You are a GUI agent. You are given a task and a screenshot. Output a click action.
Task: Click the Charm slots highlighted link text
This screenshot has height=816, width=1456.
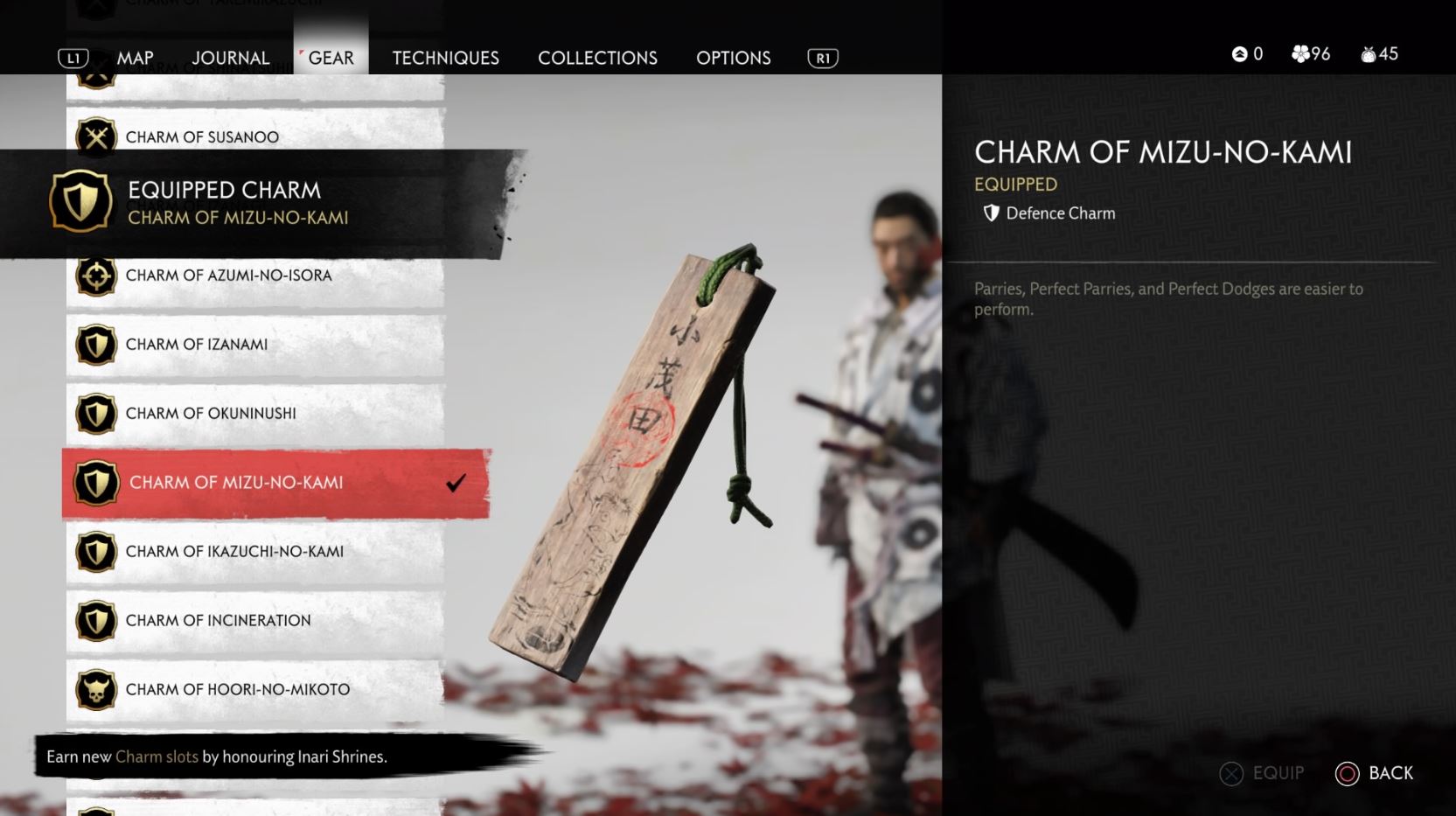pos(156,758)
